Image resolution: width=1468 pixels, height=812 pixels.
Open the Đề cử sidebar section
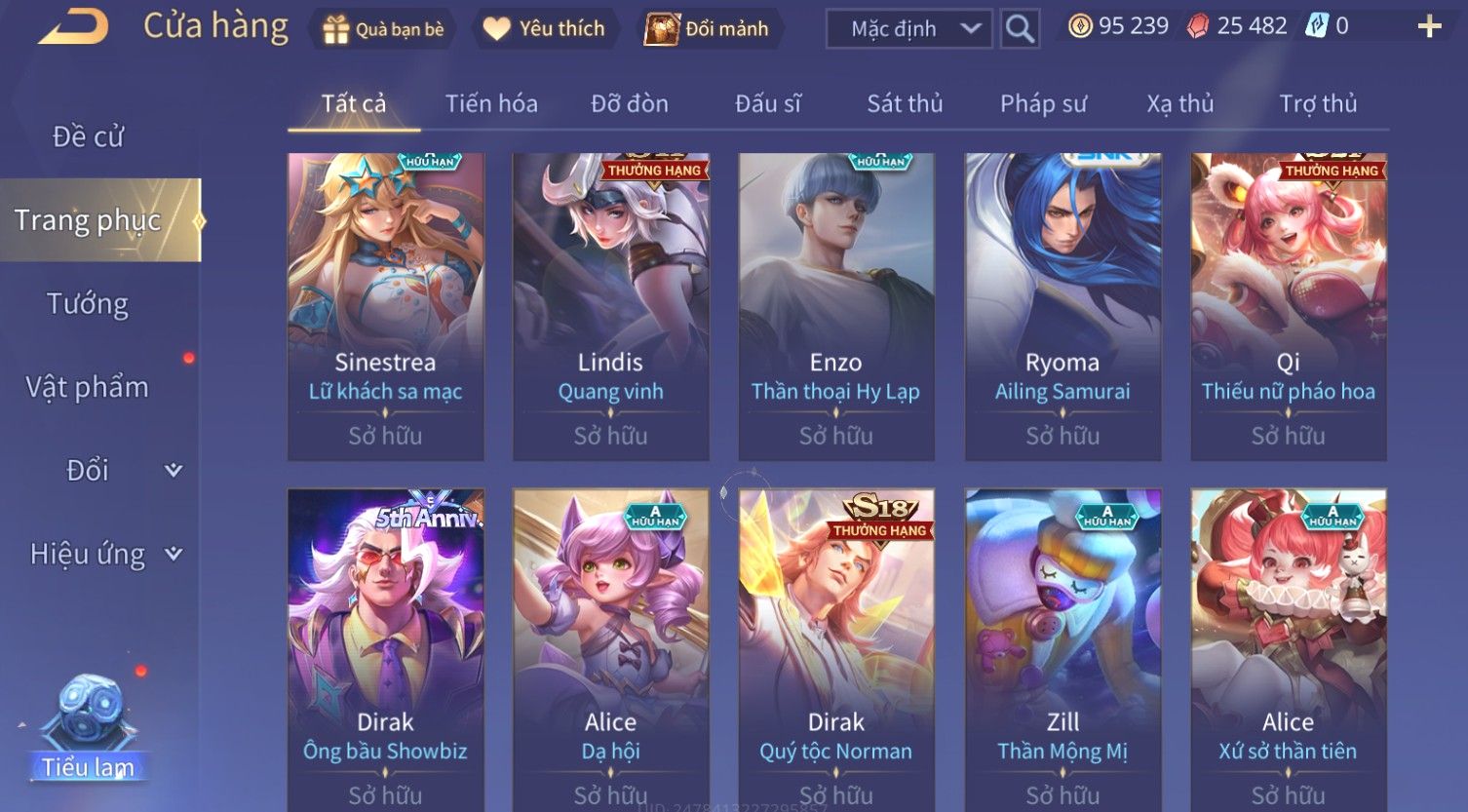pyautogui.click(x=88, y=136)
